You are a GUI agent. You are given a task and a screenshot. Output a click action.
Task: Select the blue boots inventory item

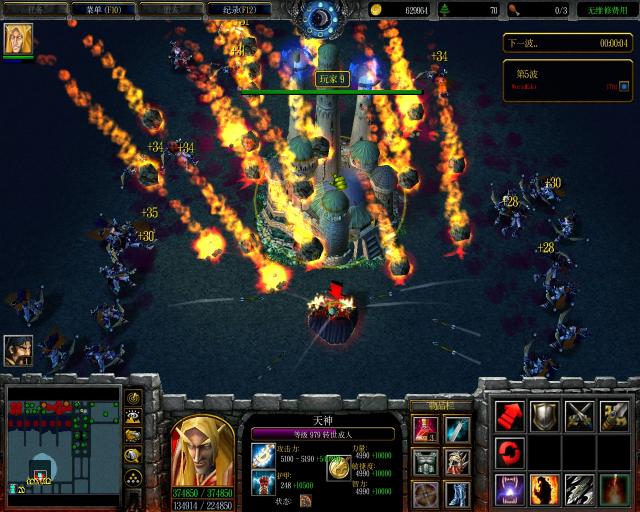pyautogui.click(x=458, y=494)
